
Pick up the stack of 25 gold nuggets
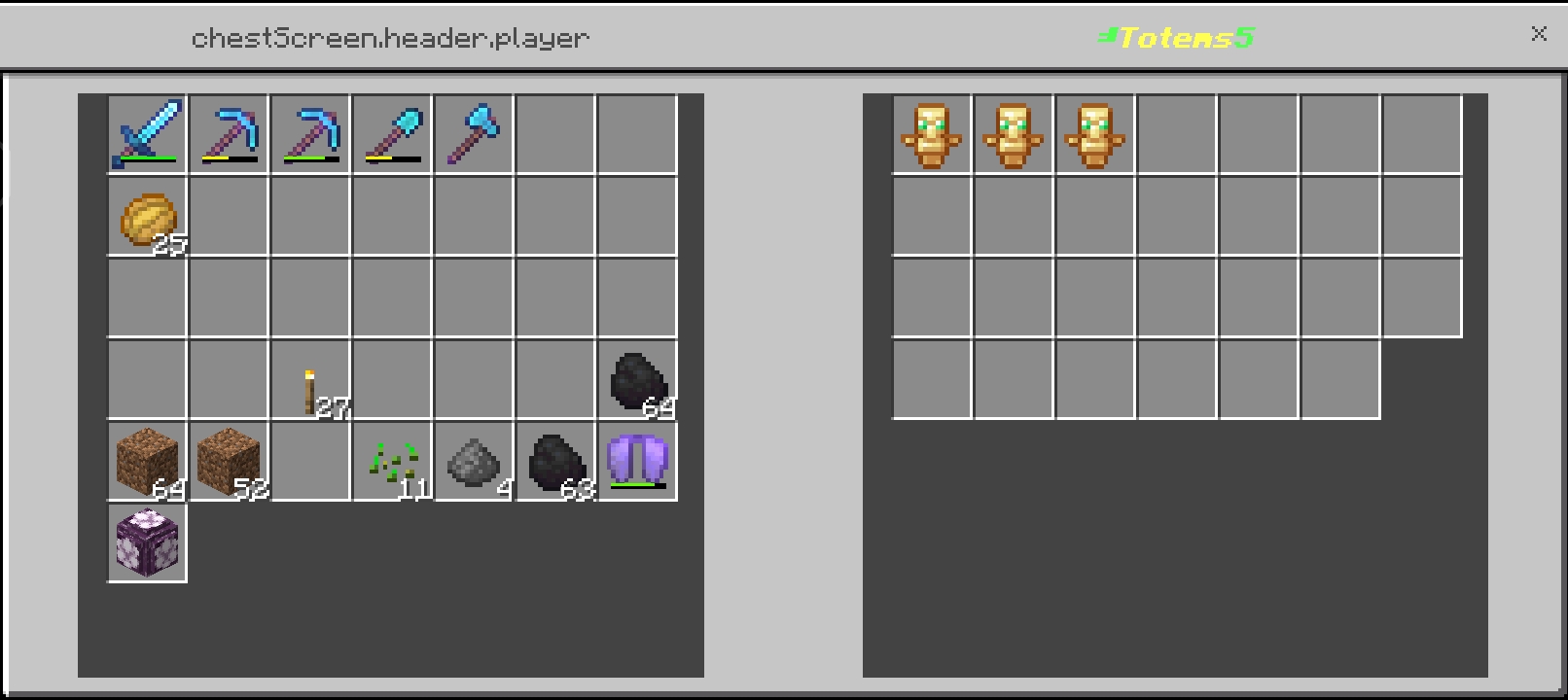pyautogui.click(x=147, y=215)
